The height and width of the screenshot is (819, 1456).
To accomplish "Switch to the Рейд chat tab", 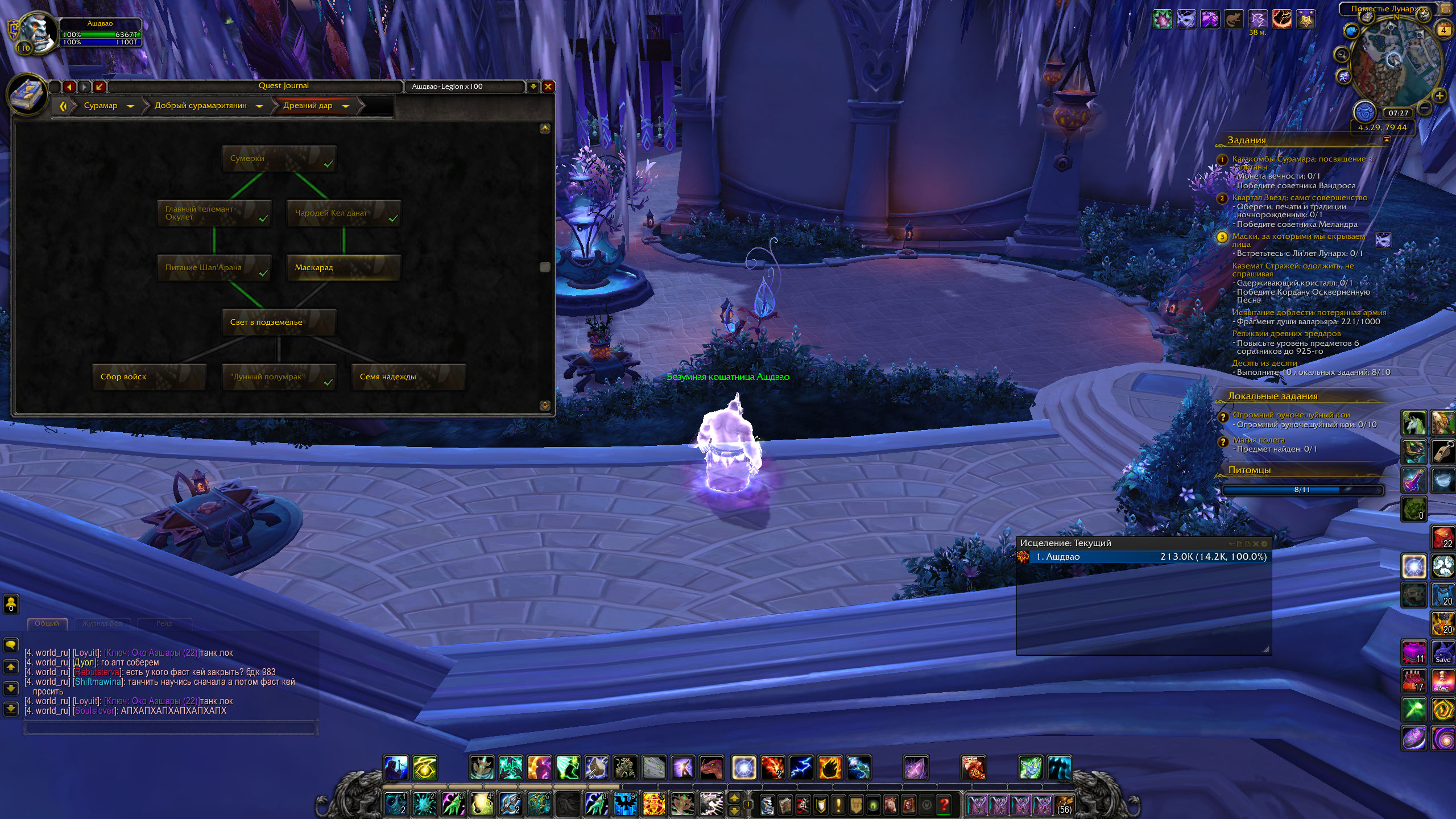I will [x=164, y=623].
